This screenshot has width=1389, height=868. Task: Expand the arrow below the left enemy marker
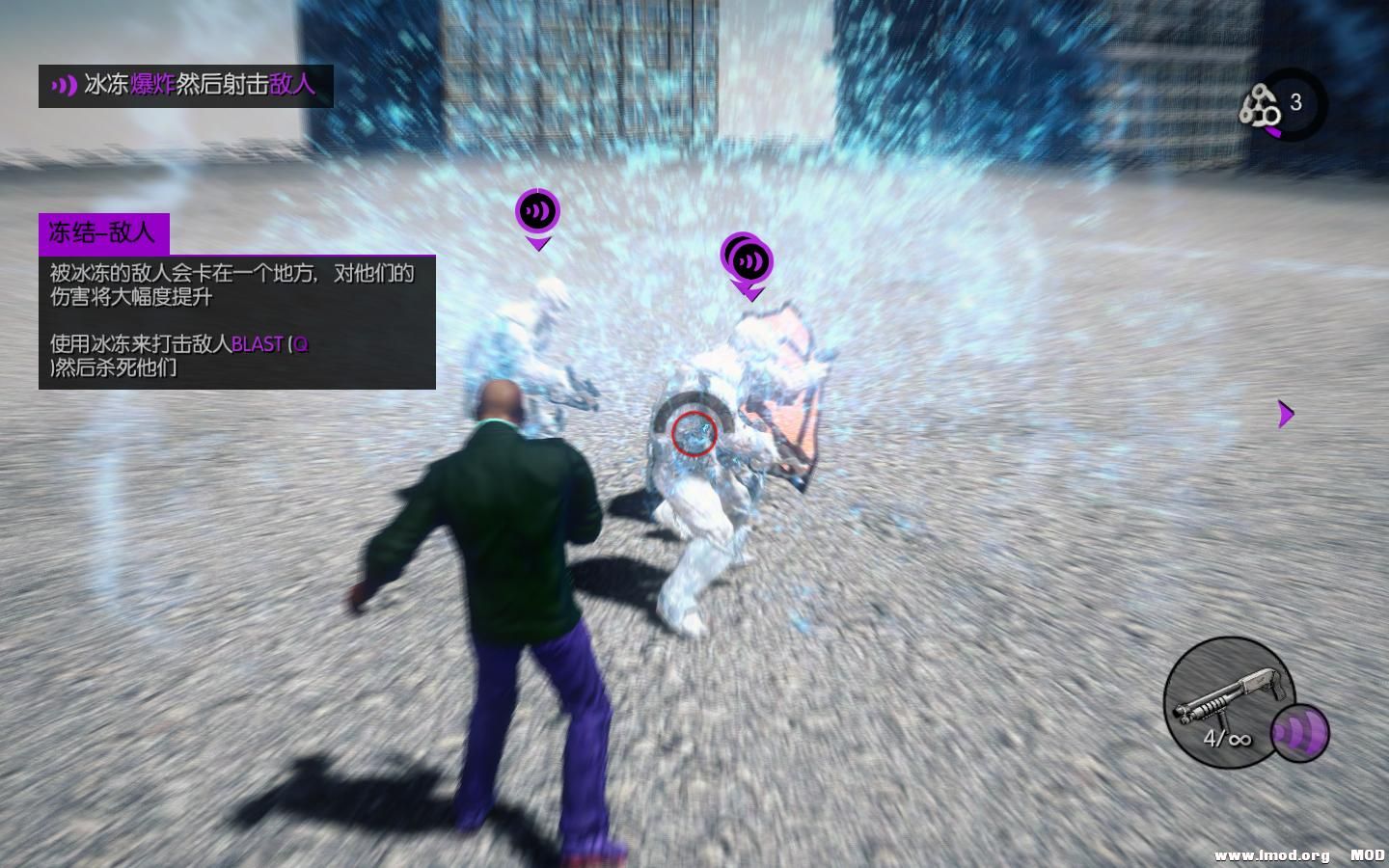click(538, 241)
